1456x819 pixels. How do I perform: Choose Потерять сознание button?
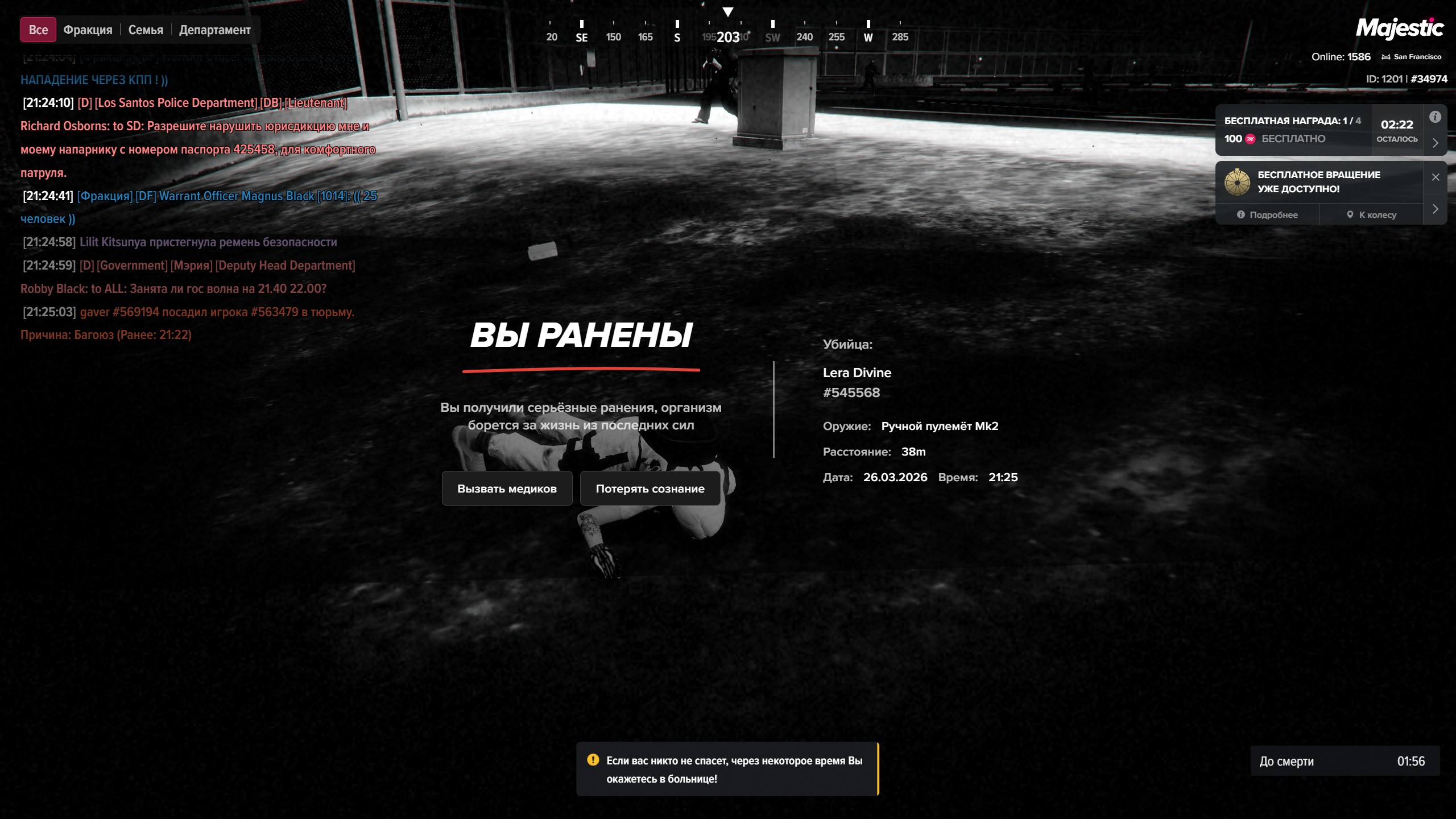point(650,489)
